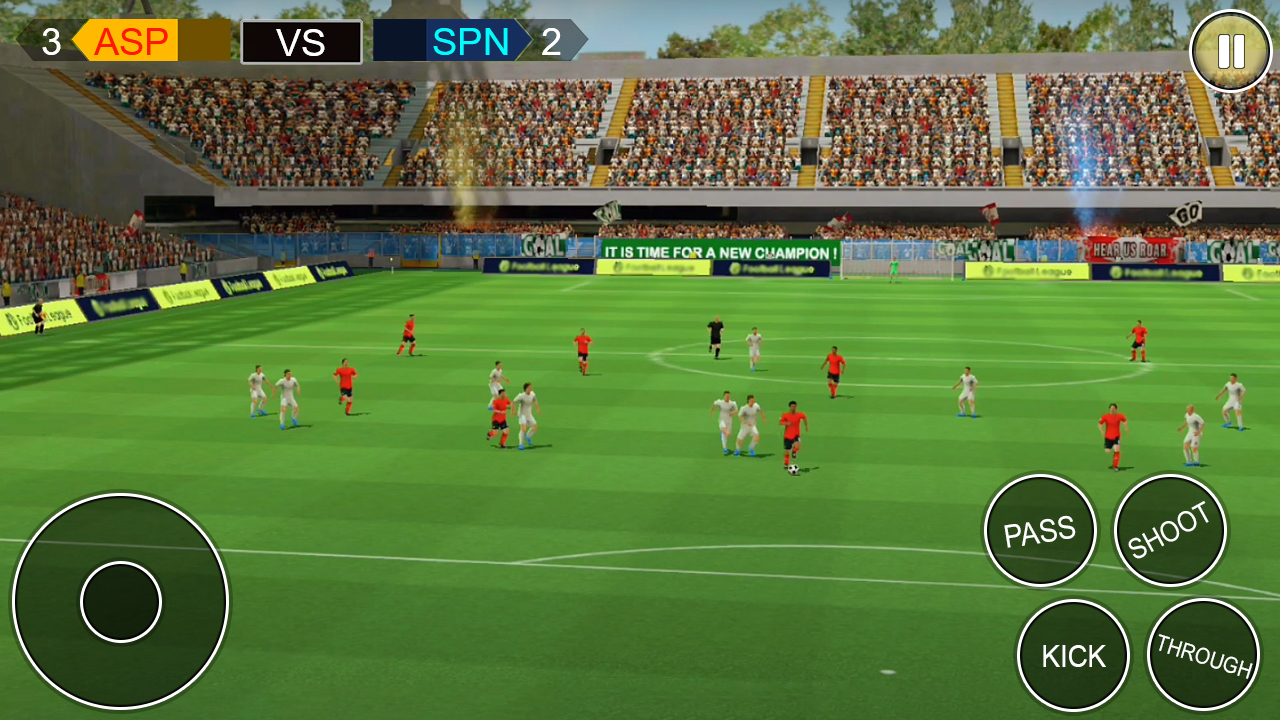Tap the VS label in the scoreboard
This screenshot has width=1280, height=720.
point(301,42)
